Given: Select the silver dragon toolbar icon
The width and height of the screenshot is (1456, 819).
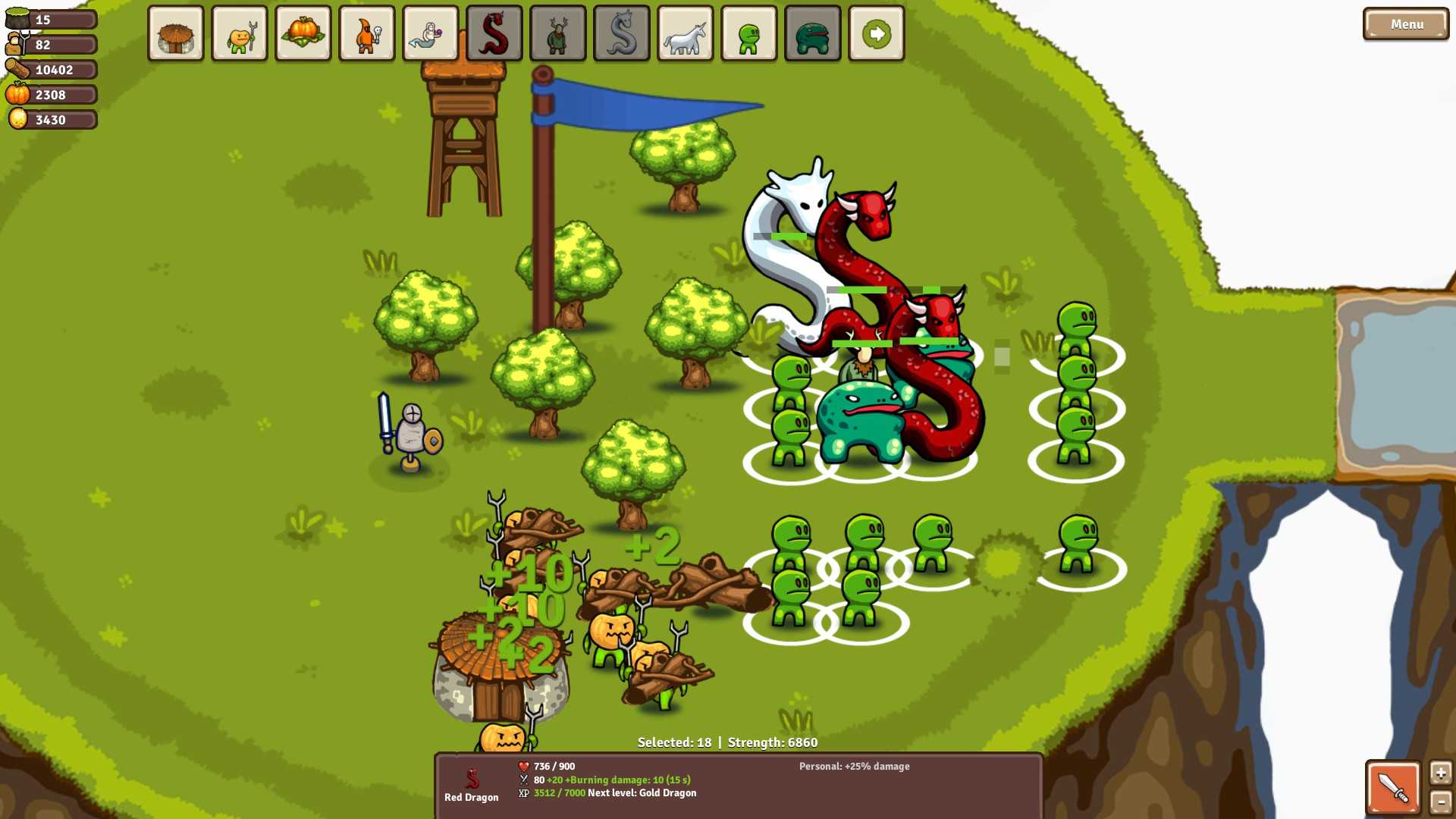Looking at the screenshot, I should (621, 33).
